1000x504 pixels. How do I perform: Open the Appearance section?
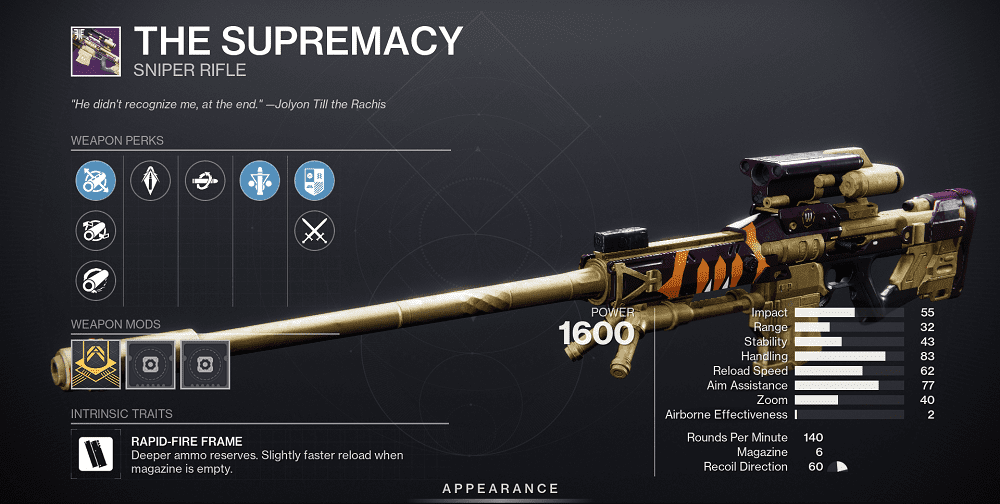pos(501,488)
